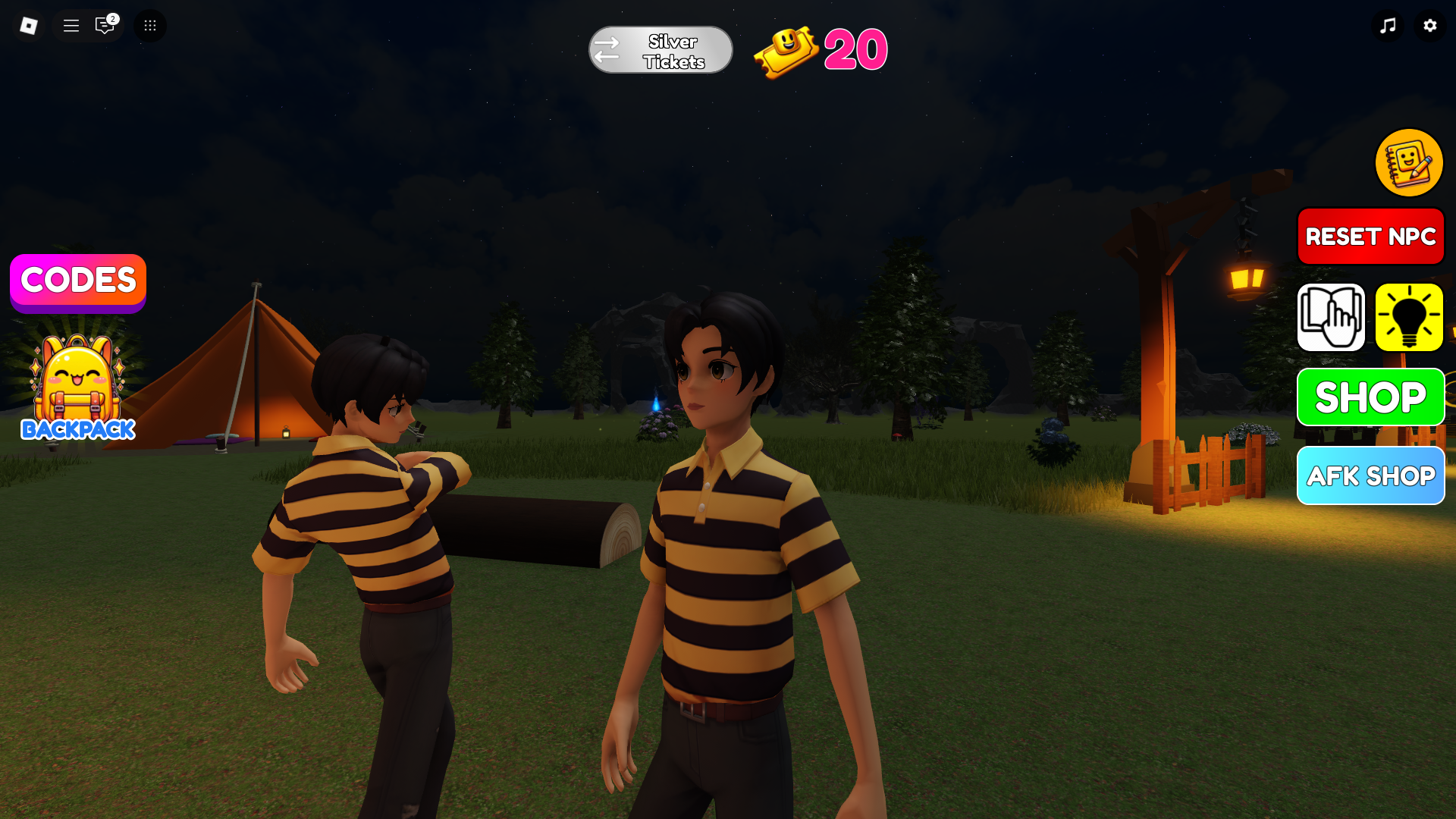Open the green SHOP button
Image resolution: width=1456 pixels, height=819 pixels.
(x=1370, y=397)
